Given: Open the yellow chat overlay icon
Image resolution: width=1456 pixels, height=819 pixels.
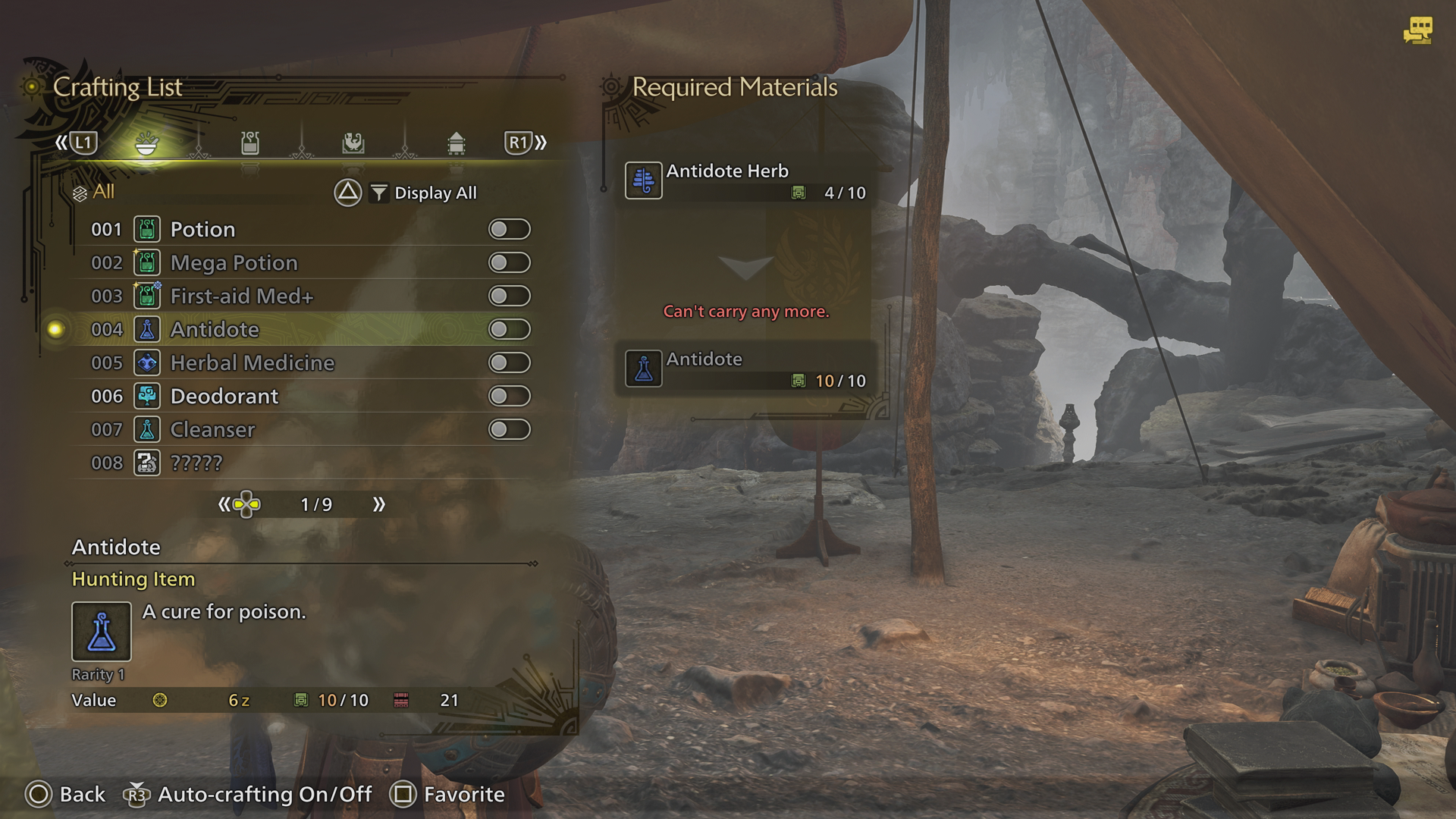Looking at the screenshot, I should click(x=1417, y=30).
